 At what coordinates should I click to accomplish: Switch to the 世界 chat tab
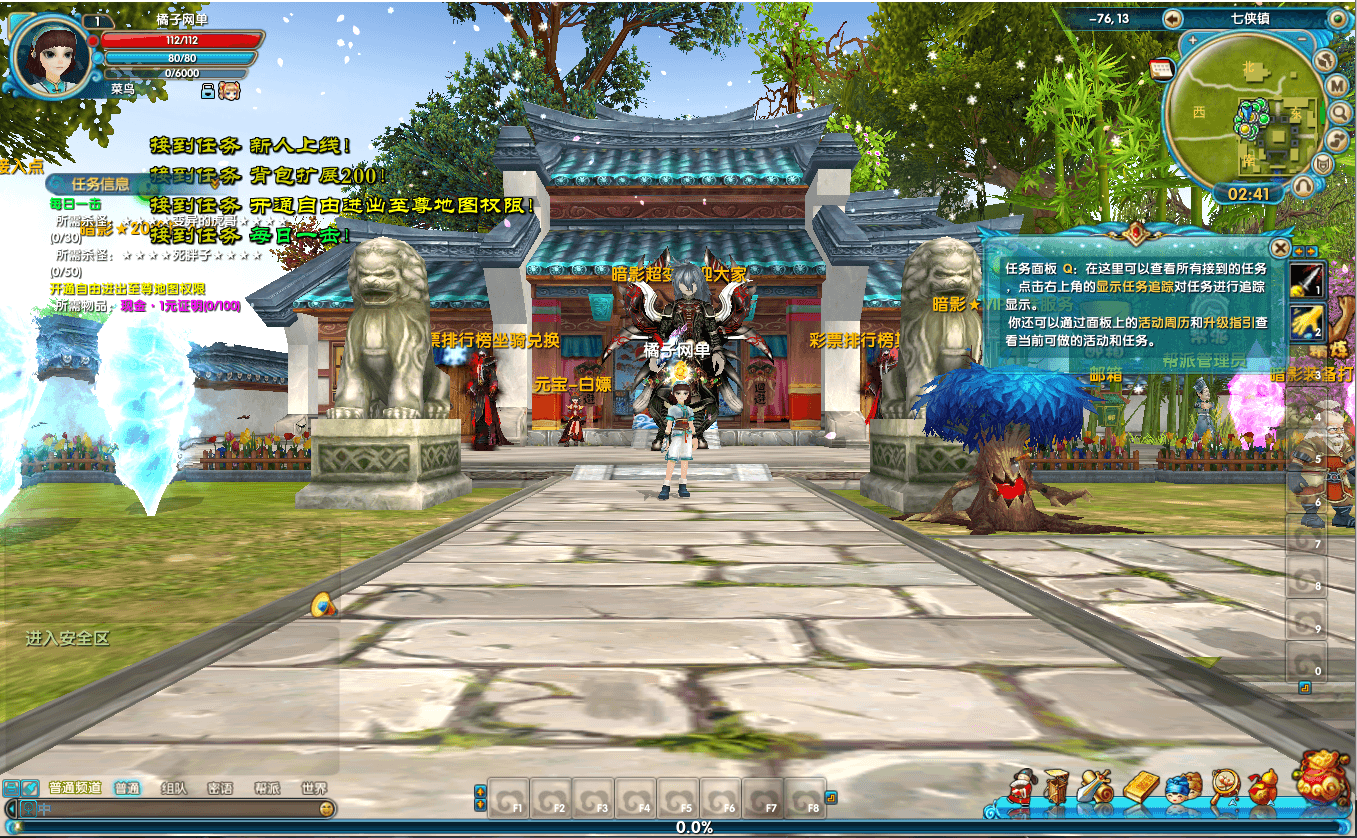[x=314, y=787]
